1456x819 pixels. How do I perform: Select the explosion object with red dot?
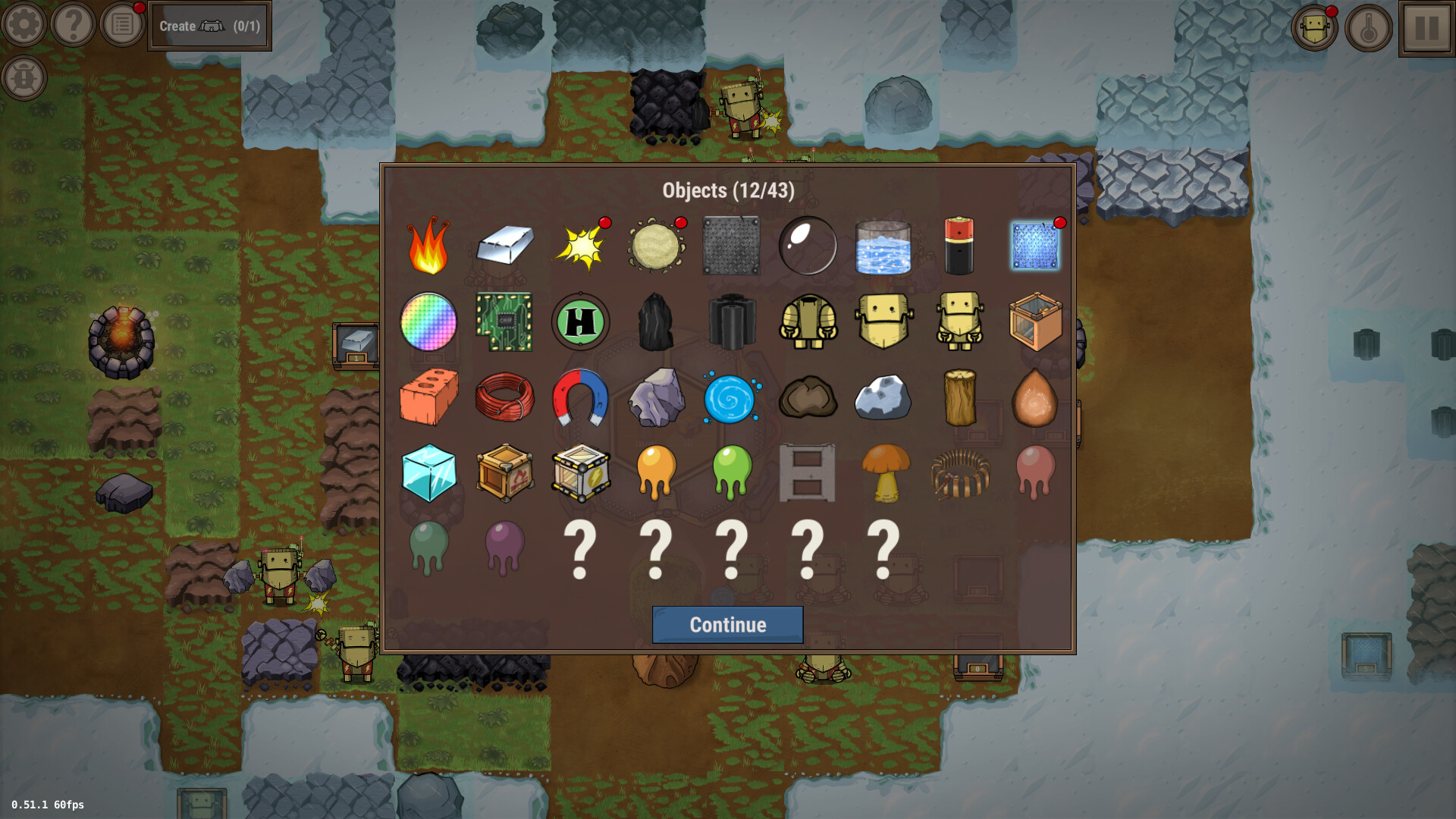pyautogui.click(x=580, y=245)
